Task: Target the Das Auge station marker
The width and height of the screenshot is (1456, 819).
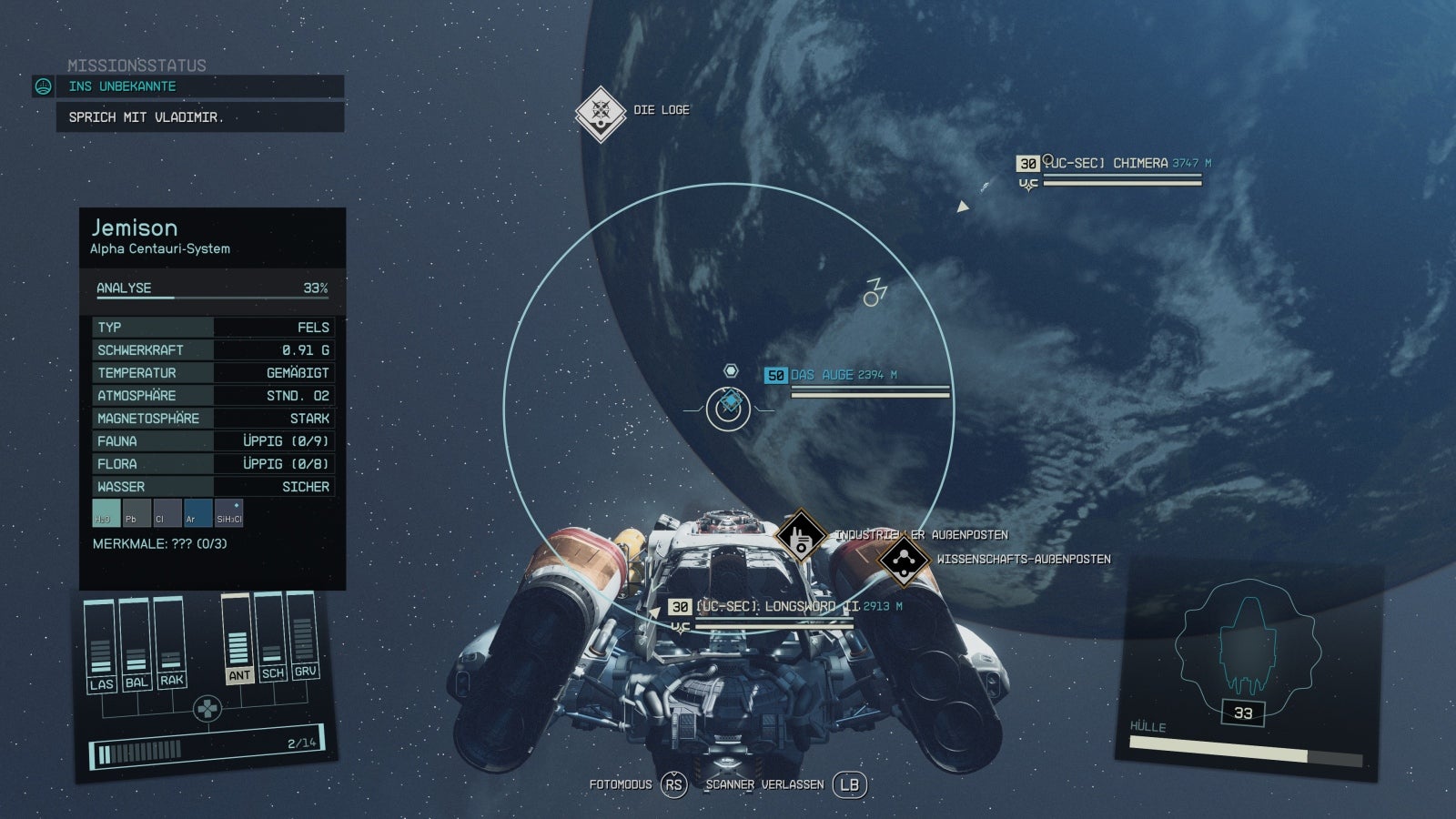Action: point(729,401)
